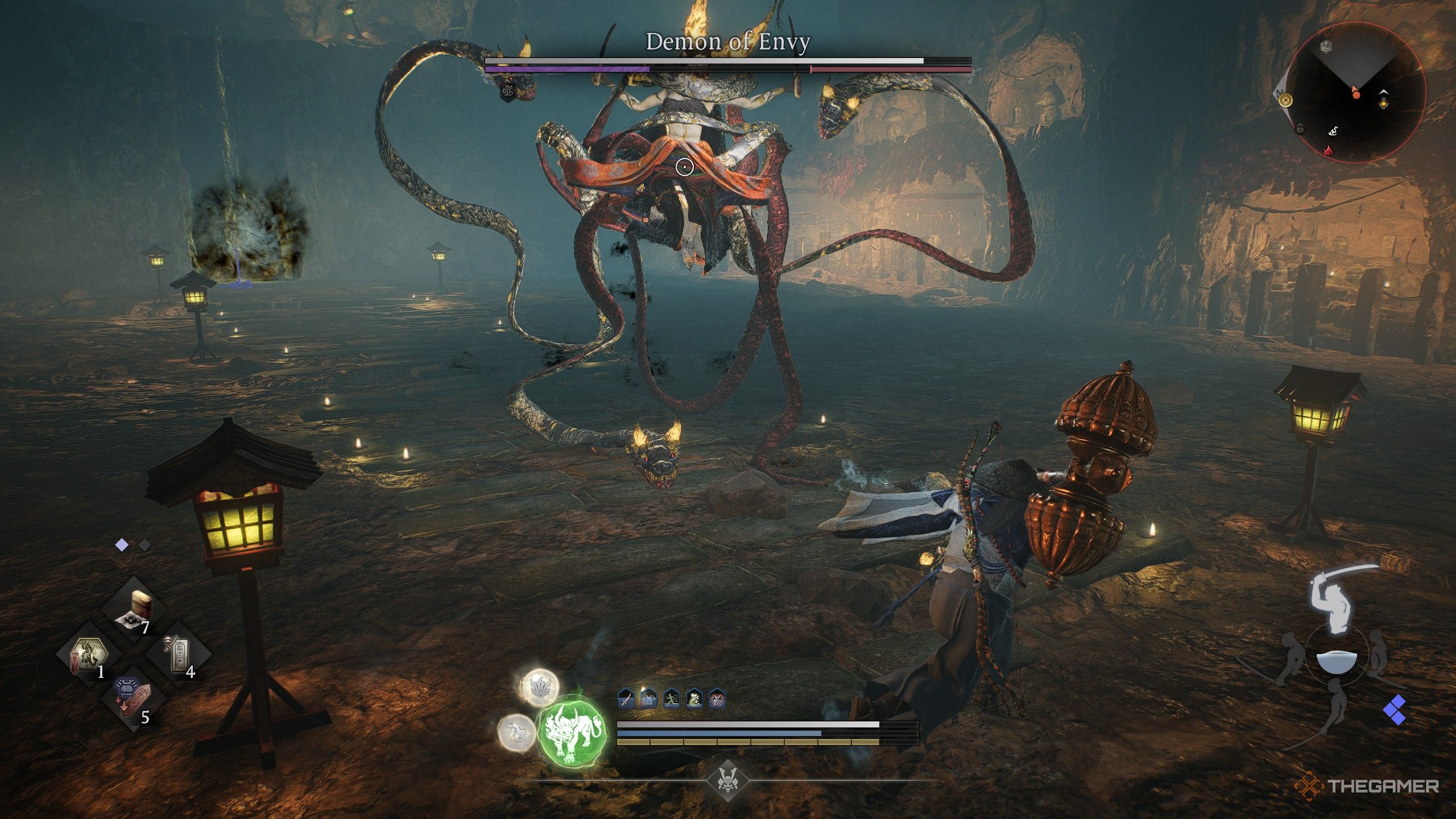This screenshot has height=819, width=1456.
Task: Select the white flame-crest spirit skill orb
Action: (x=540, y=686)
